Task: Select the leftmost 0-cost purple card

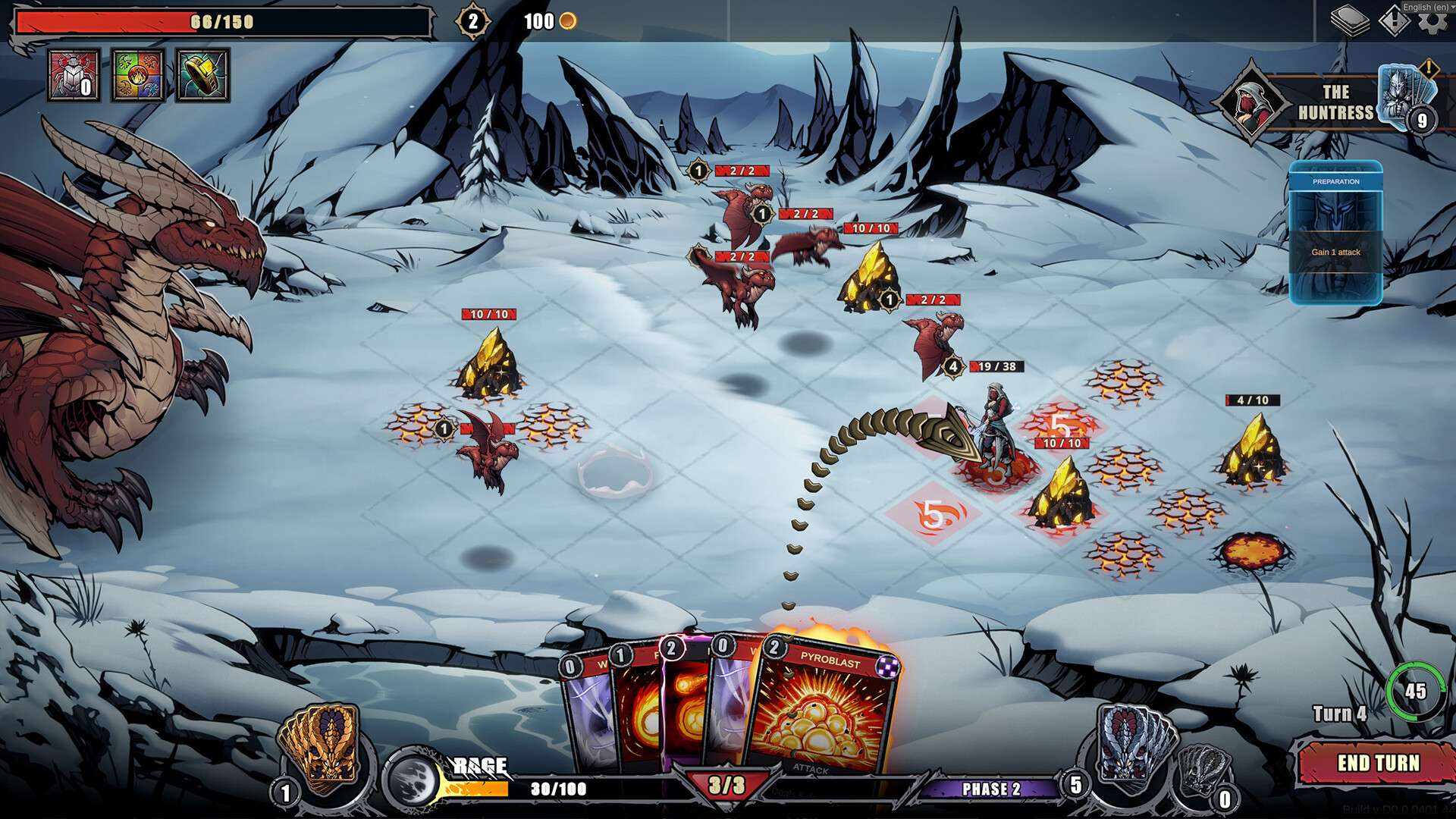Action: point(585,713)
